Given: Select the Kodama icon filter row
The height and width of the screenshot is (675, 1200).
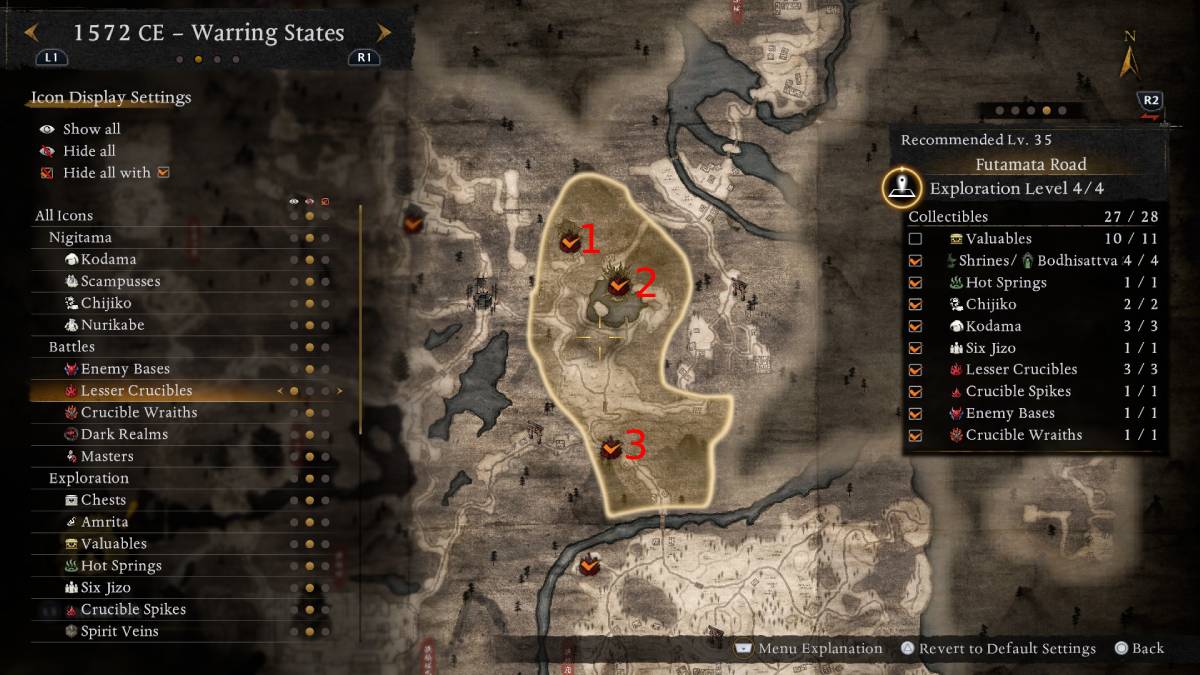Looking at the screenshot, I should [x=108, y=259].
